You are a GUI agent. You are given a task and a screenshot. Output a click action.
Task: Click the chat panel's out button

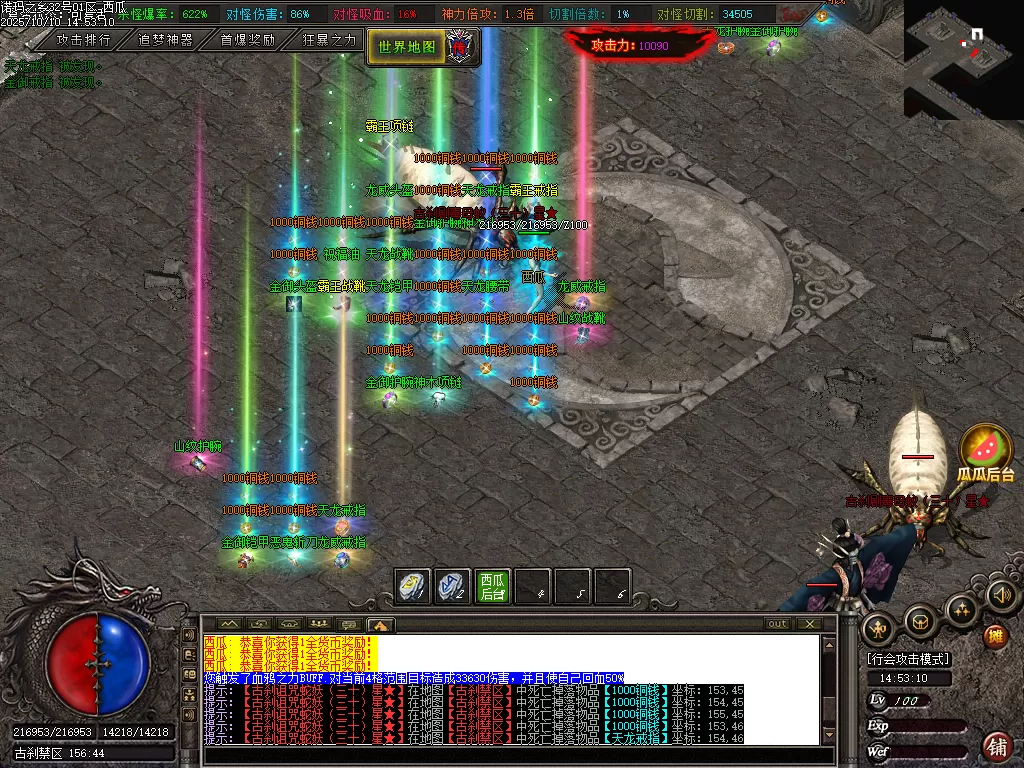[777, 624]
